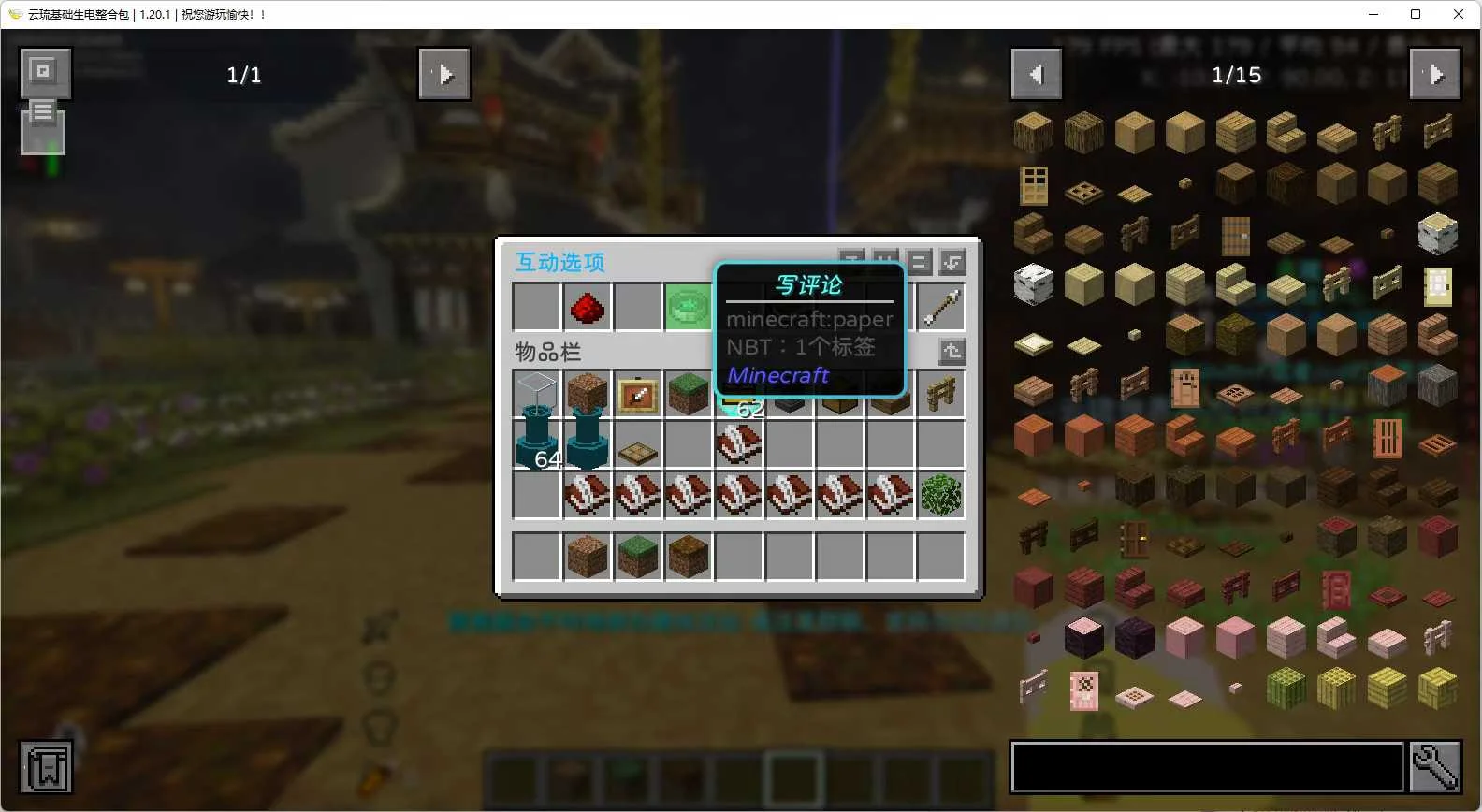Click the green highlighted interaction slot
1482x812 pixels.
688,307
